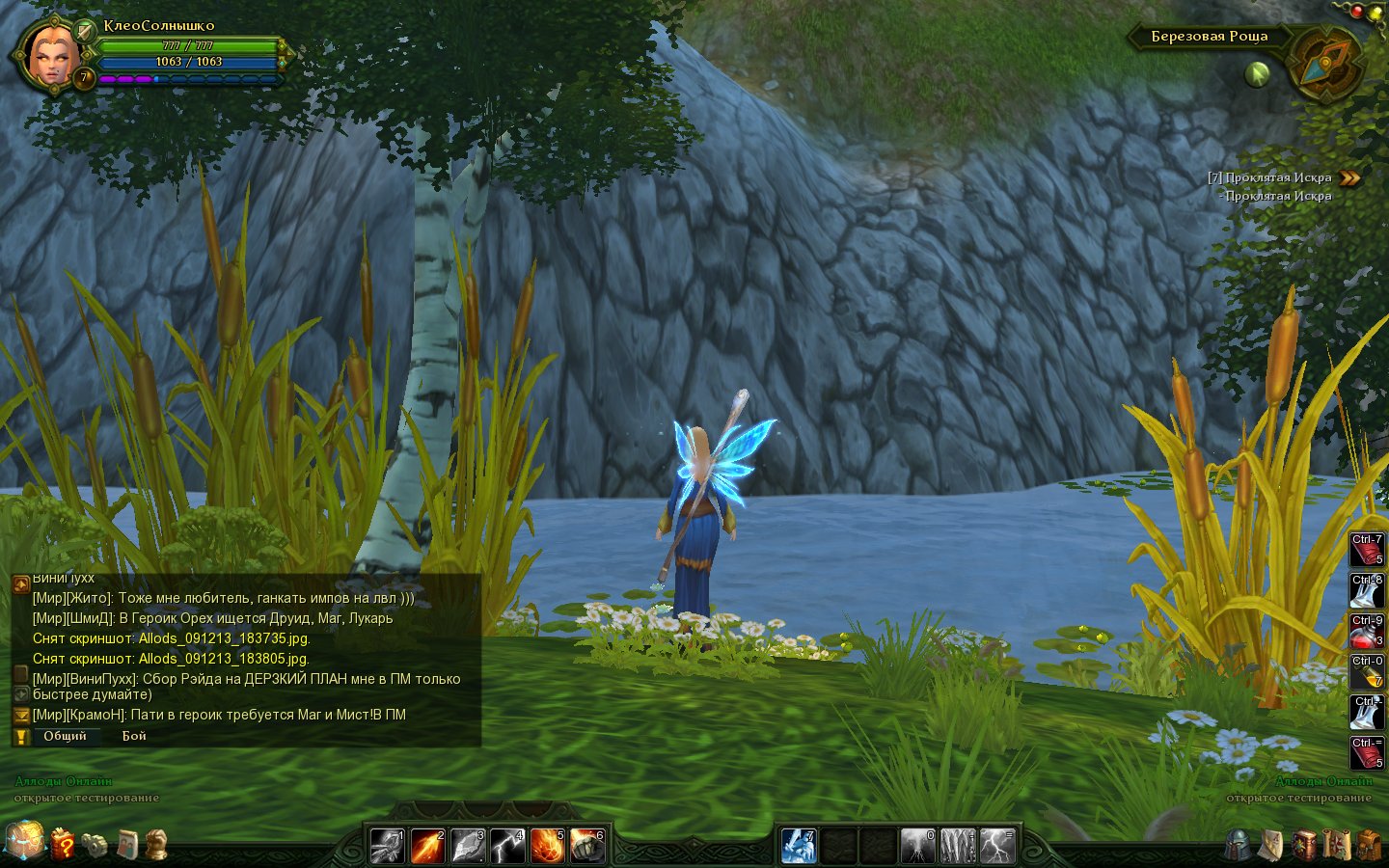
Task: Switch to the Бой chat tab
Action: point(134,736)
